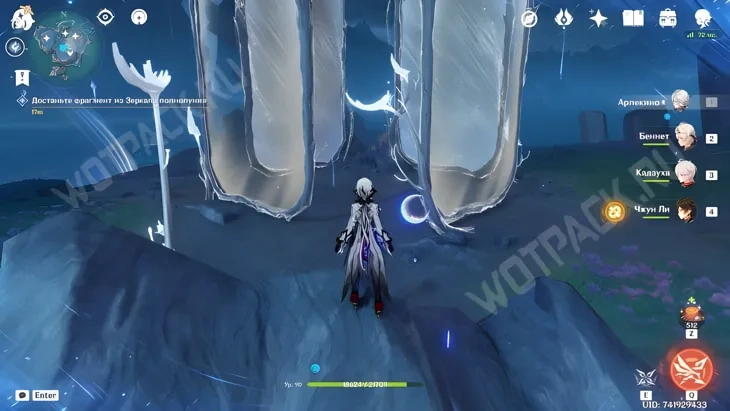730x411 pixels.
Task: Switch to party member Арлекино
Action: (682, 101)
